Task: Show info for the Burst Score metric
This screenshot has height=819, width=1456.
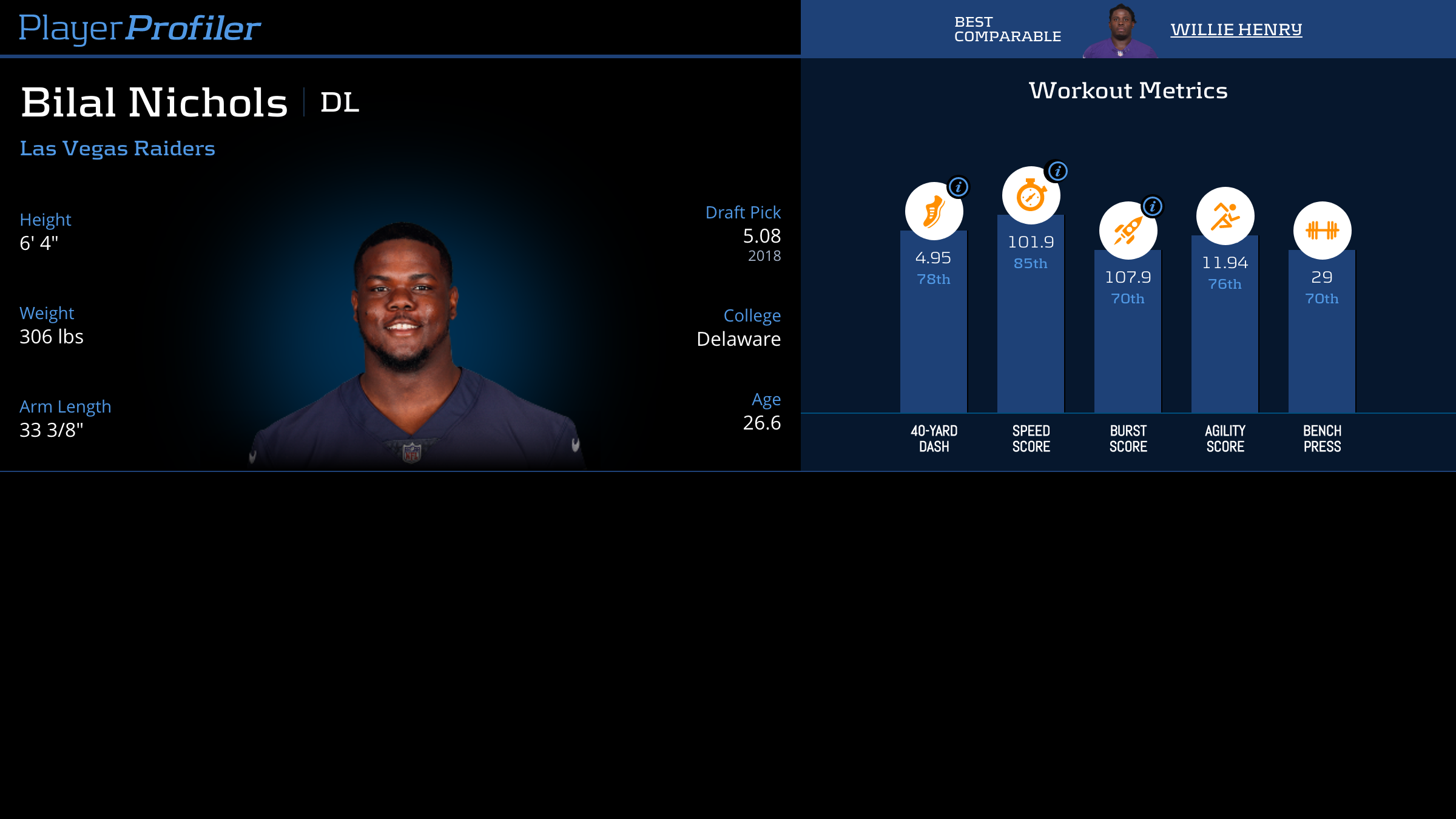Action: [1152, 206]
